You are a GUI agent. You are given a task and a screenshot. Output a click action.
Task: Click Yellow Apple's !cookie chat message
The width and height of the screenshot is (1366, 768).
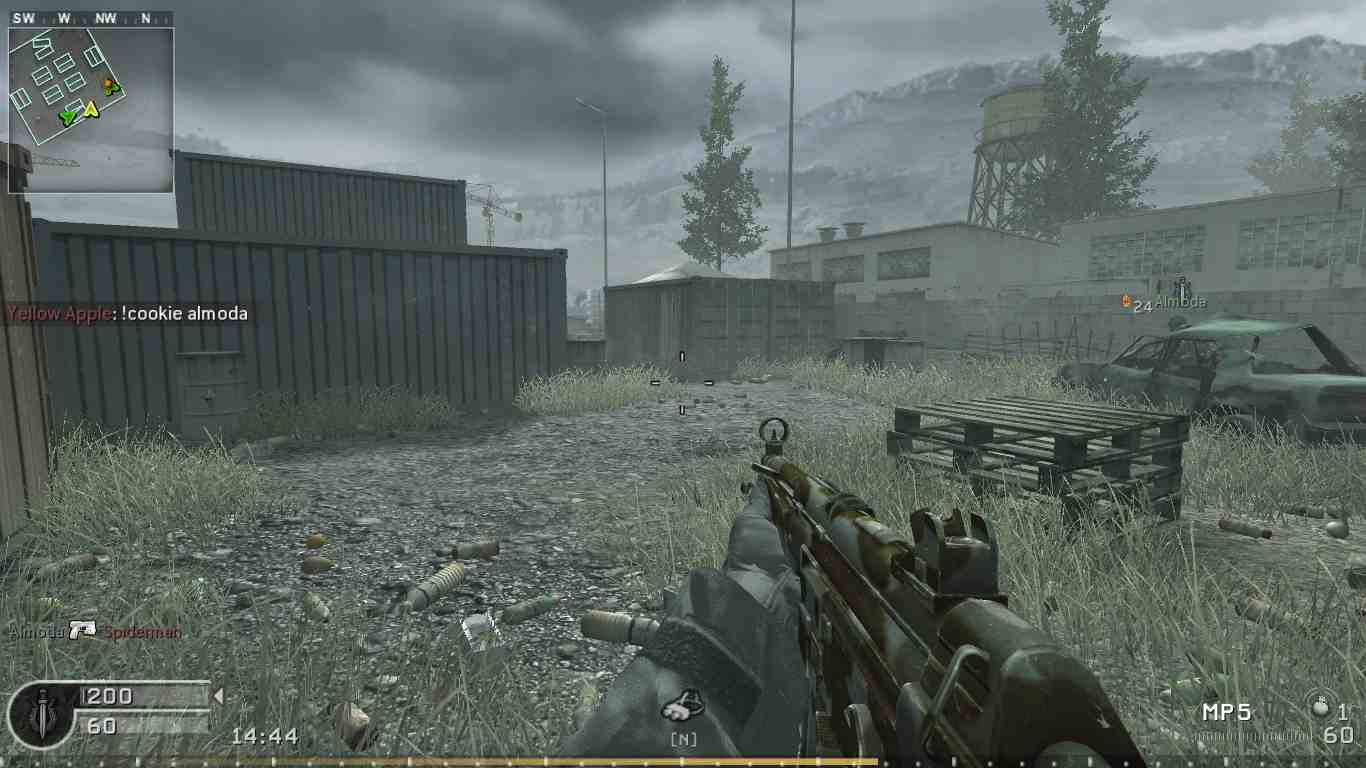pos(123,313)
